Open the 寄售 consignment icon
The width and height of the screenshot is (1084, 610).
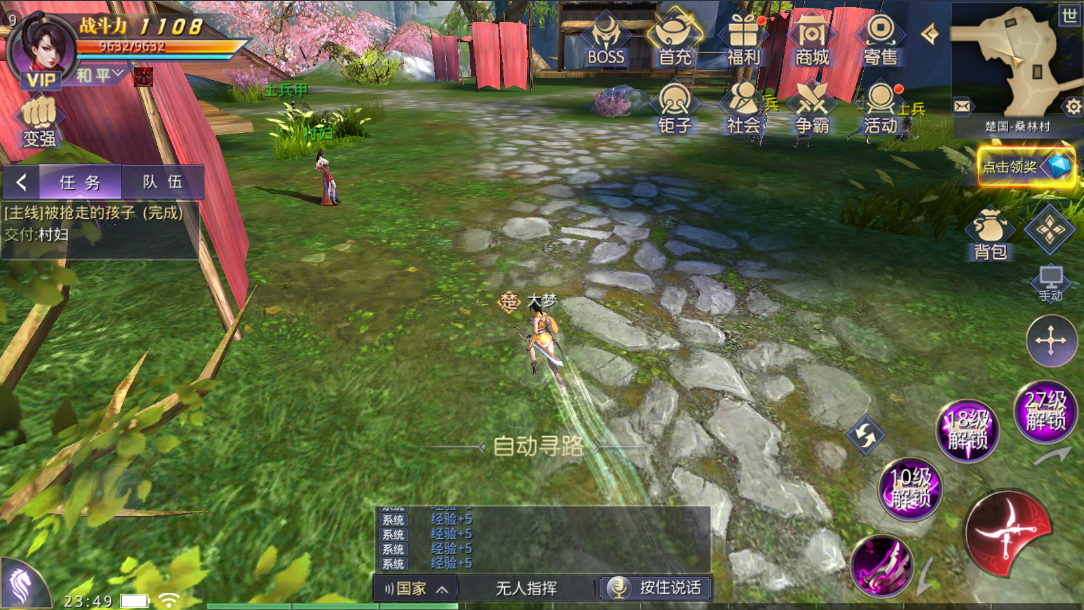(880, 40)
